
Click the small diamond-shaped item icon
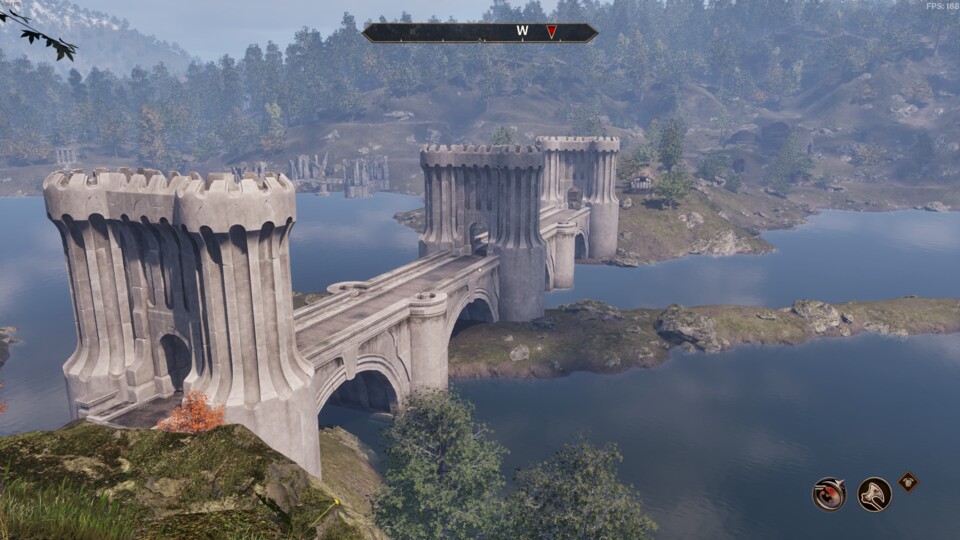(907, 481)
